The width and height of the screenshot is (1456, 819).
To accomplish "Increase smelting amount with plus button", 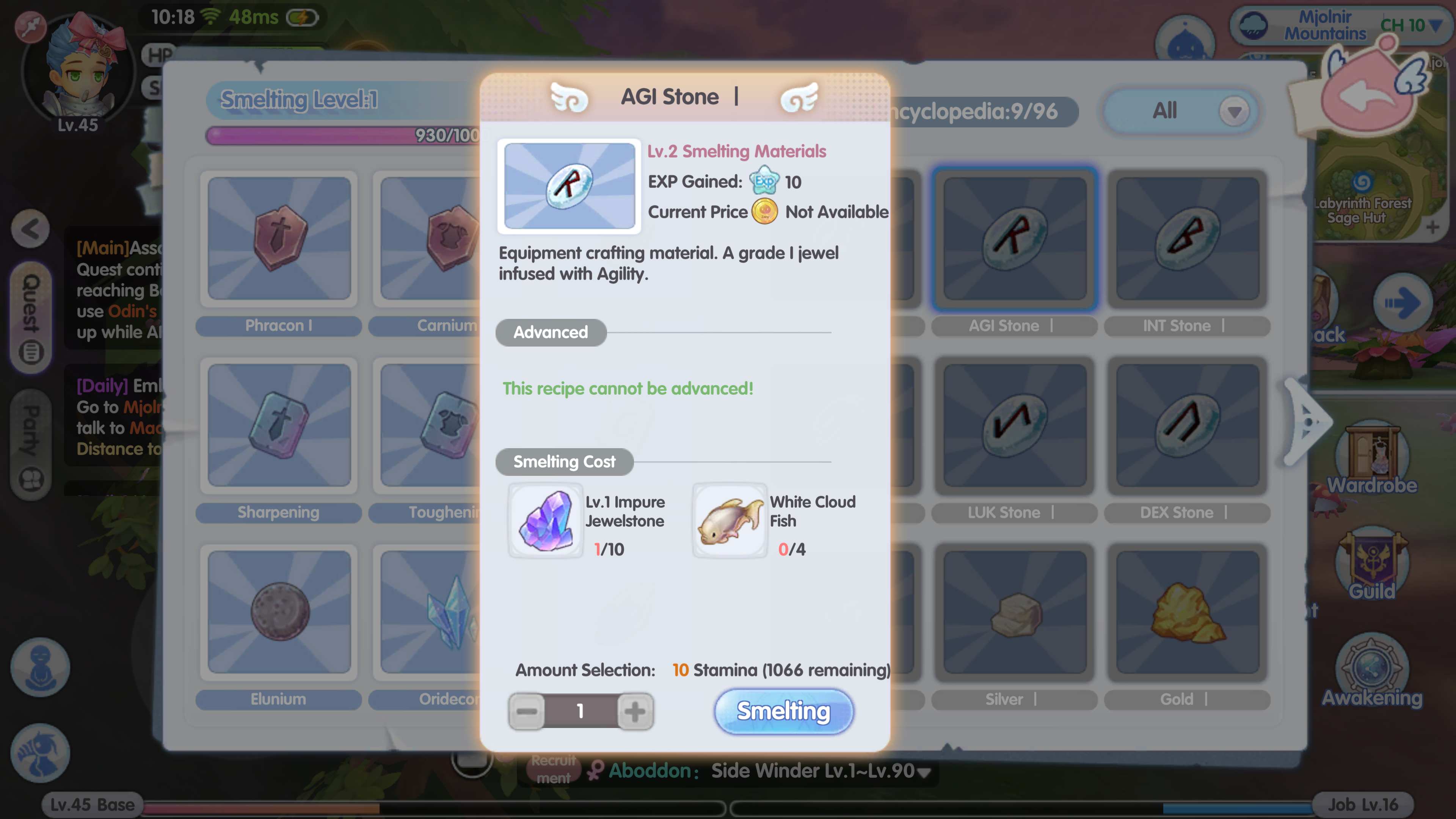I will point(635,711).
